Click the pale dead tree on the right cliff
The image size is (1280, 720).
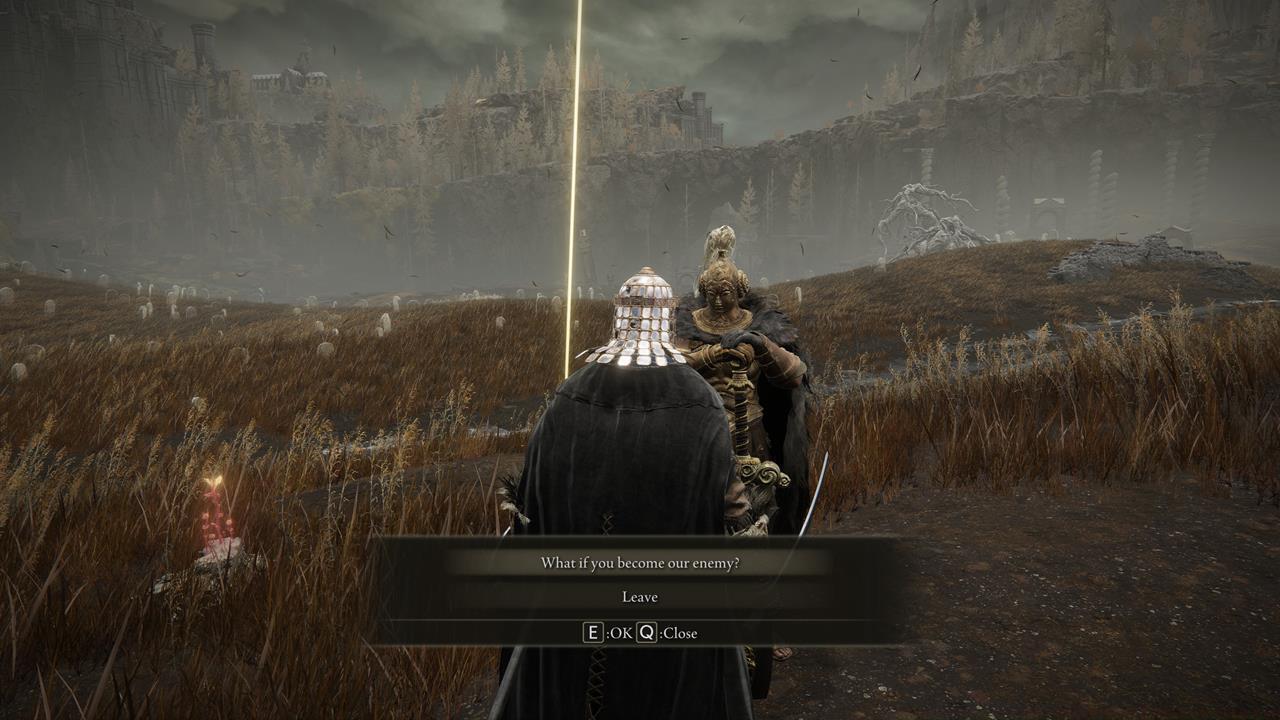click(920, 205)
